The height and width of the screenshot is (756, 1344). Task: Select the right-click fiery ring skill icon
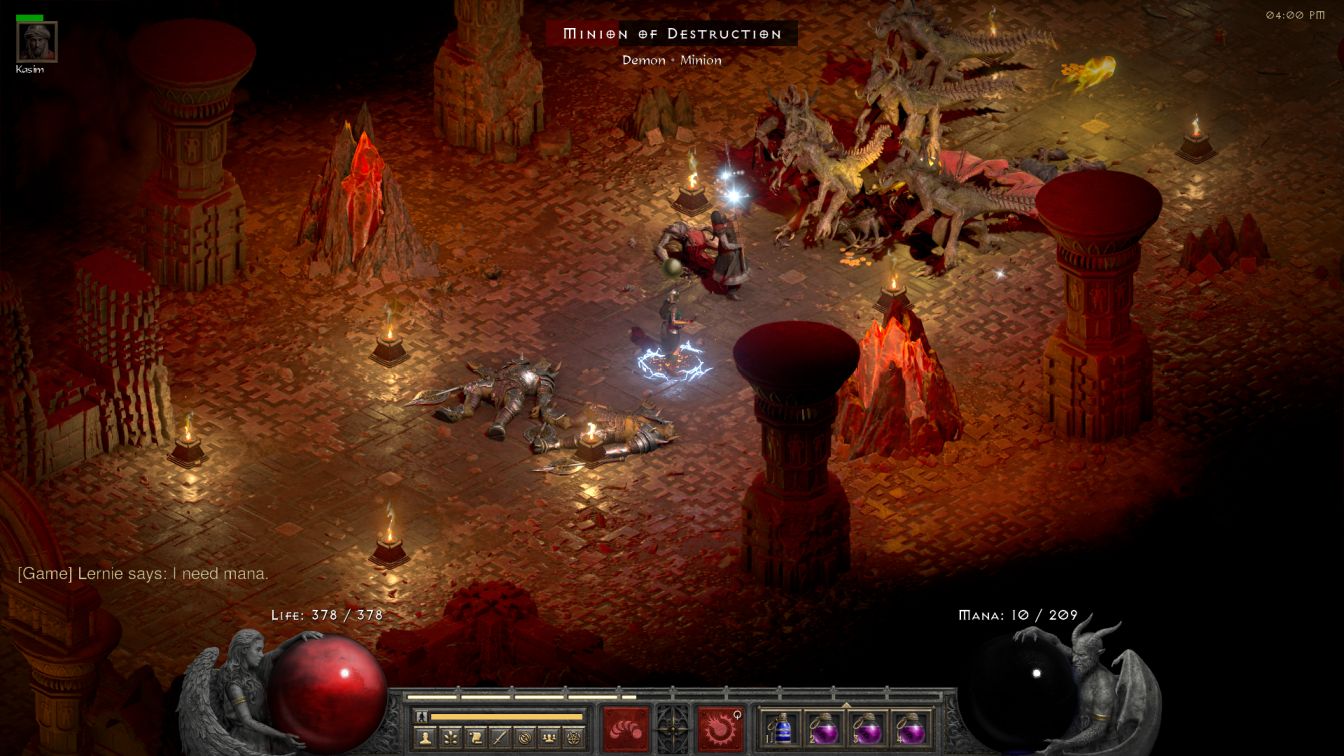(718, 728)
